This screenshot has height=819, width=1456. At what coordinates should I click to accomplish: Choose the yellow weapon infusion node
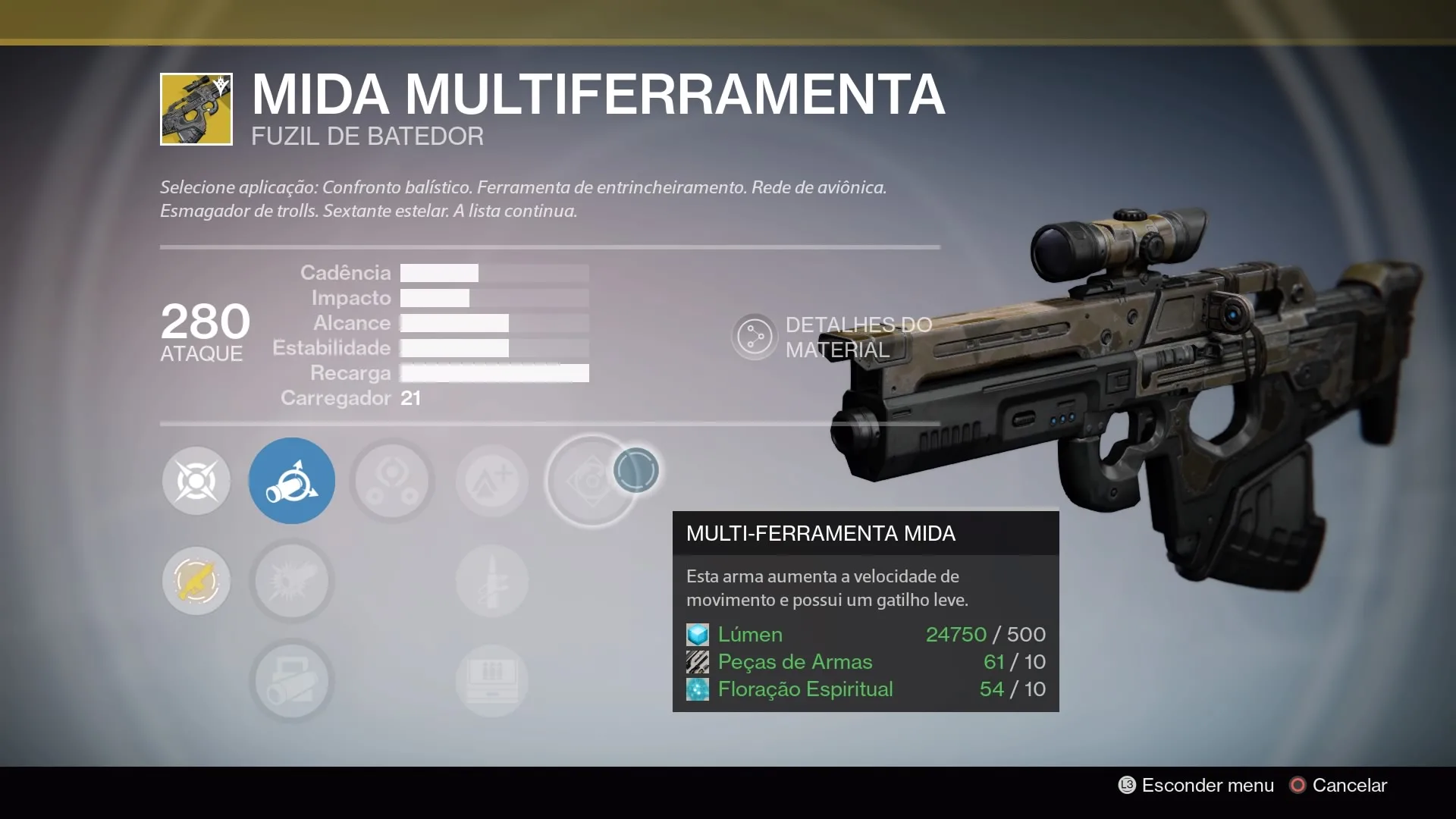coord(196,581)
